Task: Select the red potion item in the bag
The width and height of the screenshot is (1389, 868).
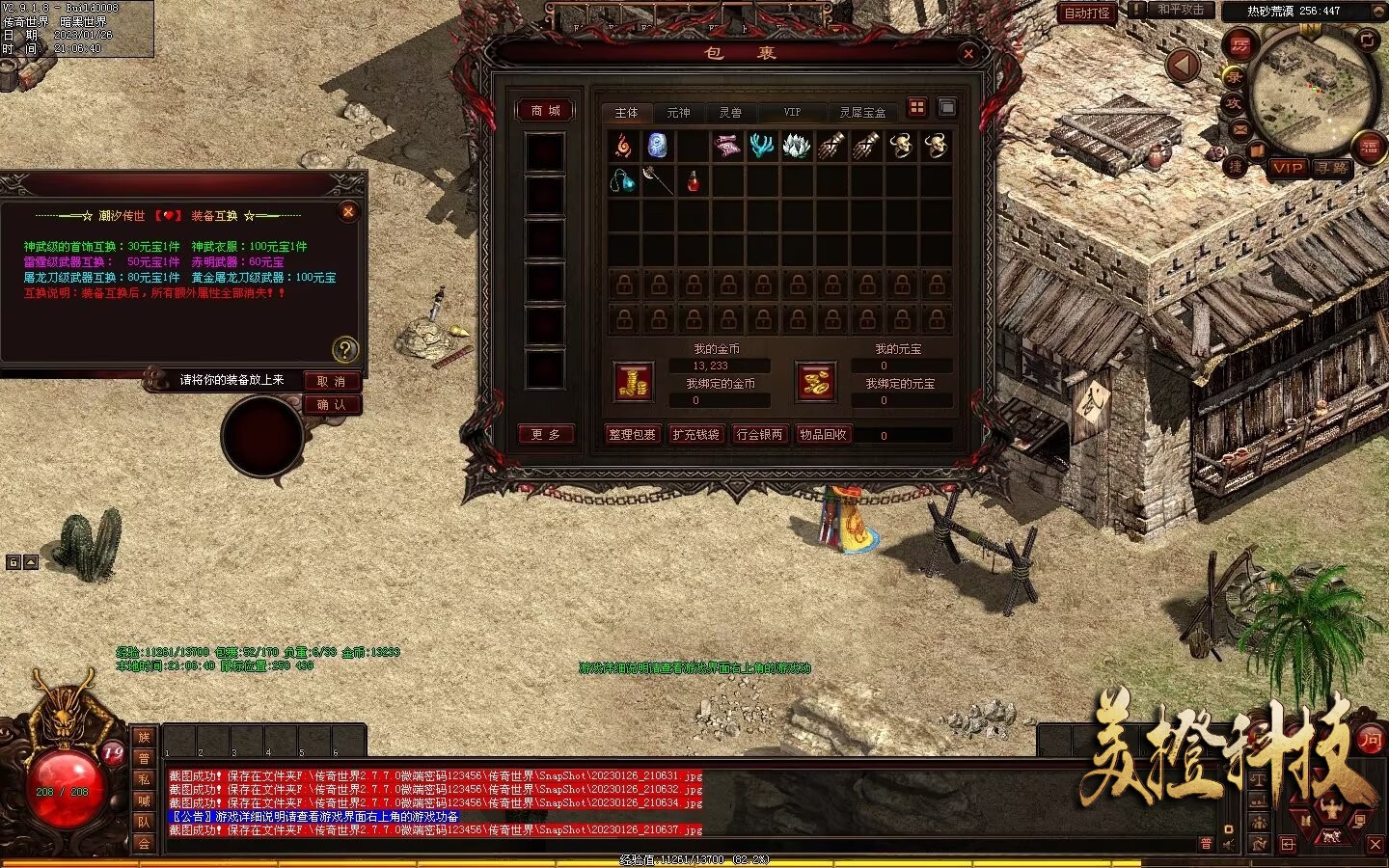Action: click(692, 181)
